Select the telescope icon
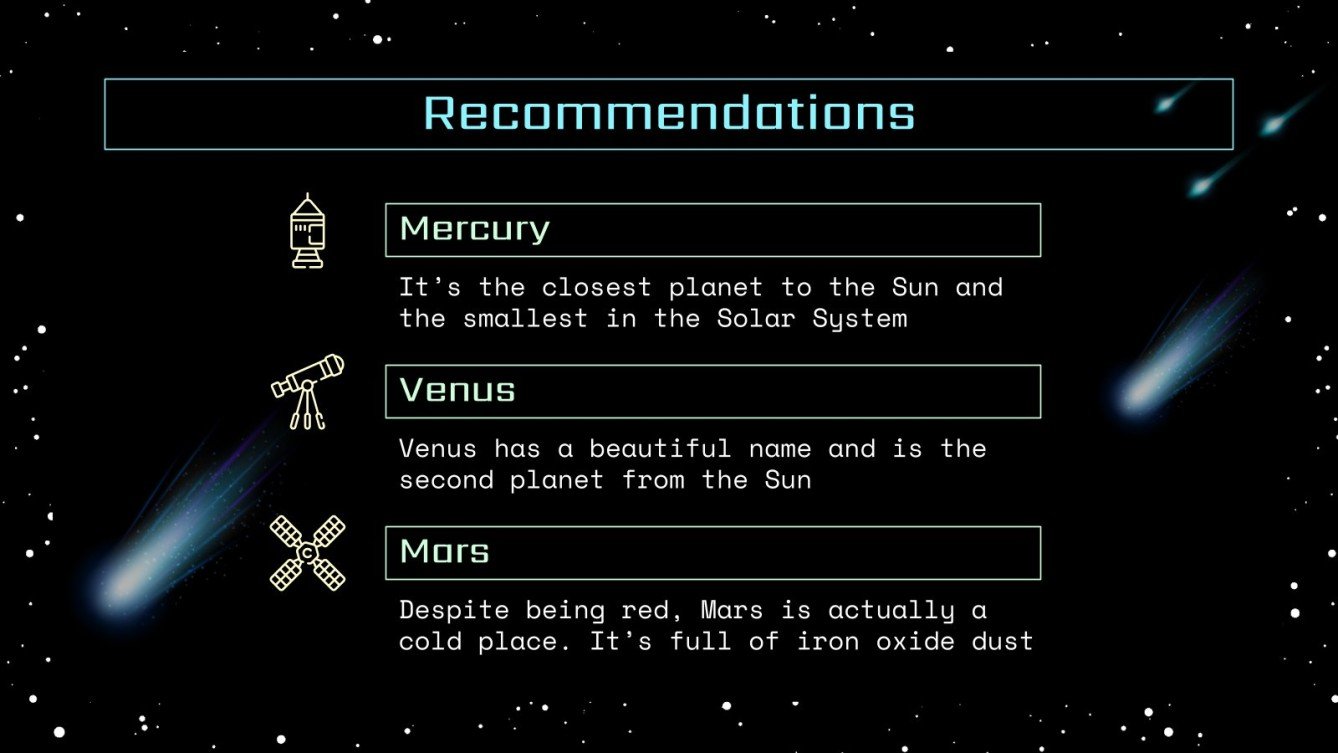 [308, 391]
